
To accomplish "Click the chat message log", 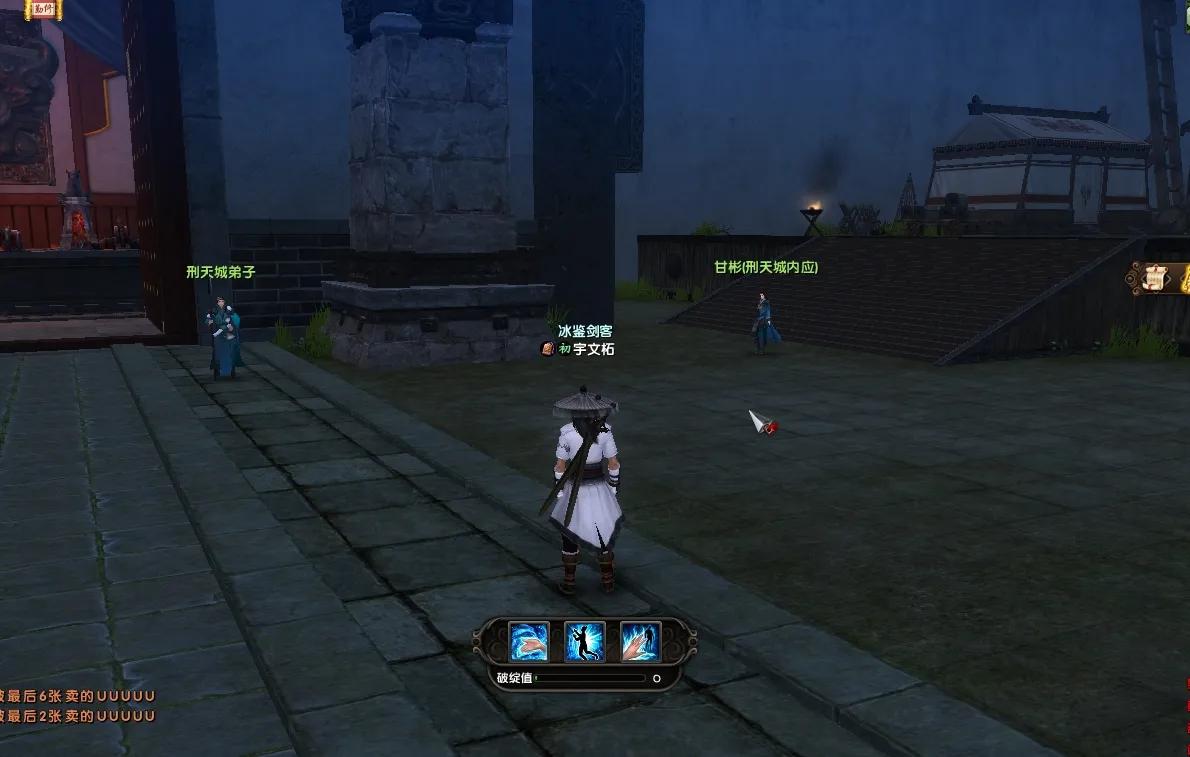I will (x=78, y=706).
